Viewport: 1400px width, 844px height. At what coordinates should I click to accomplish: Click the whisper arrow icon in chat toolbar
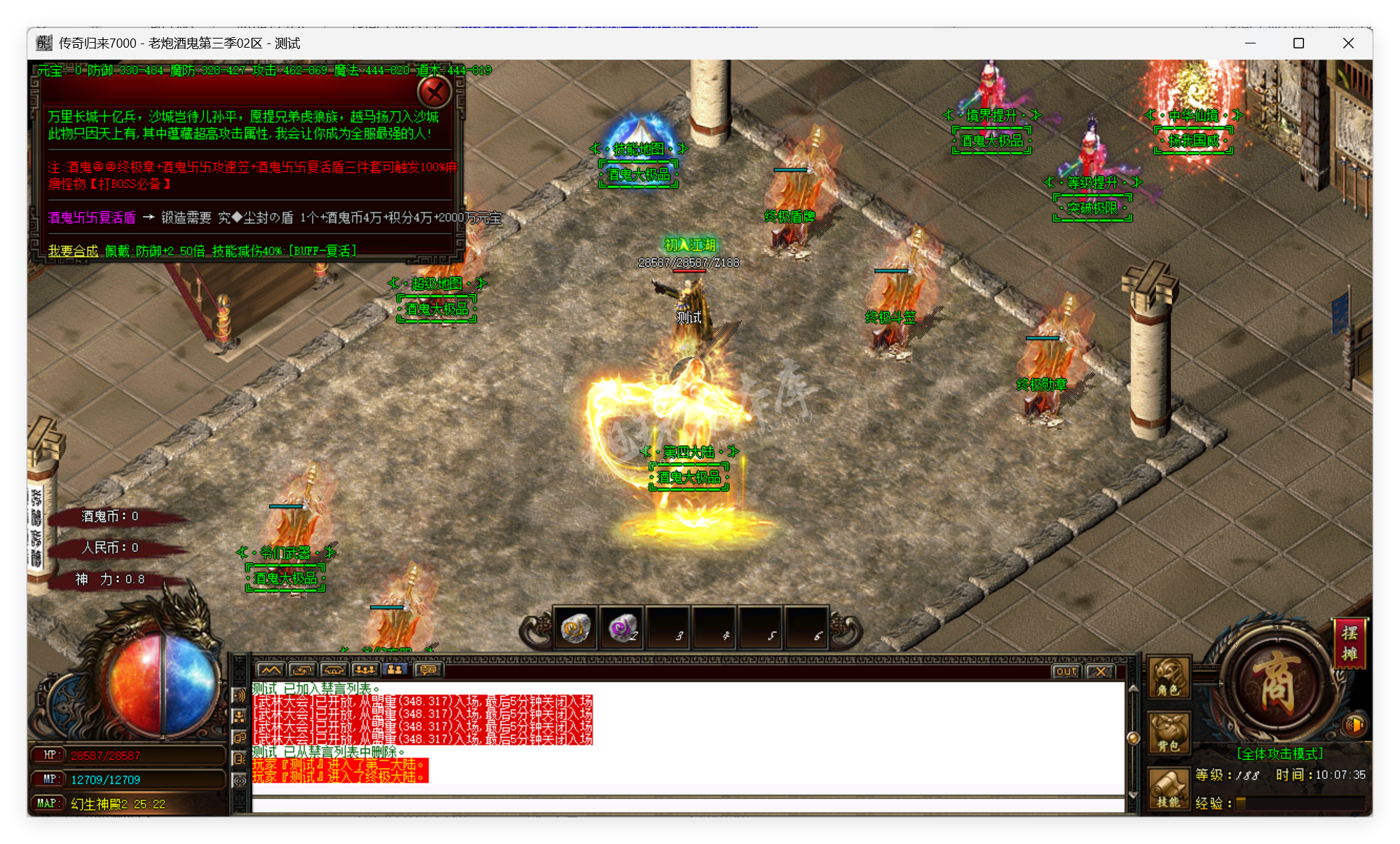point(302,669)
